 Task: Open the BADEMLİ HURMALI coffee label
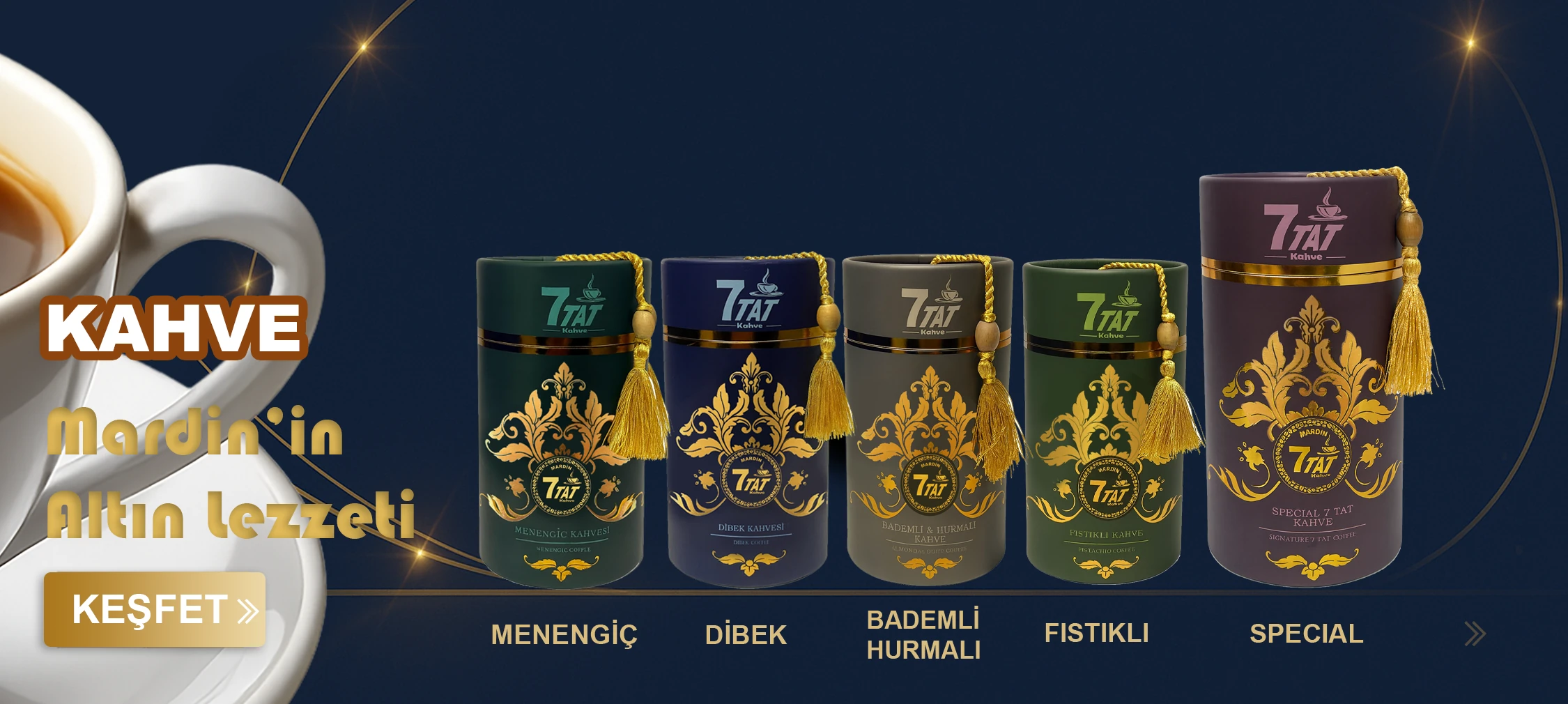[923, 634]
